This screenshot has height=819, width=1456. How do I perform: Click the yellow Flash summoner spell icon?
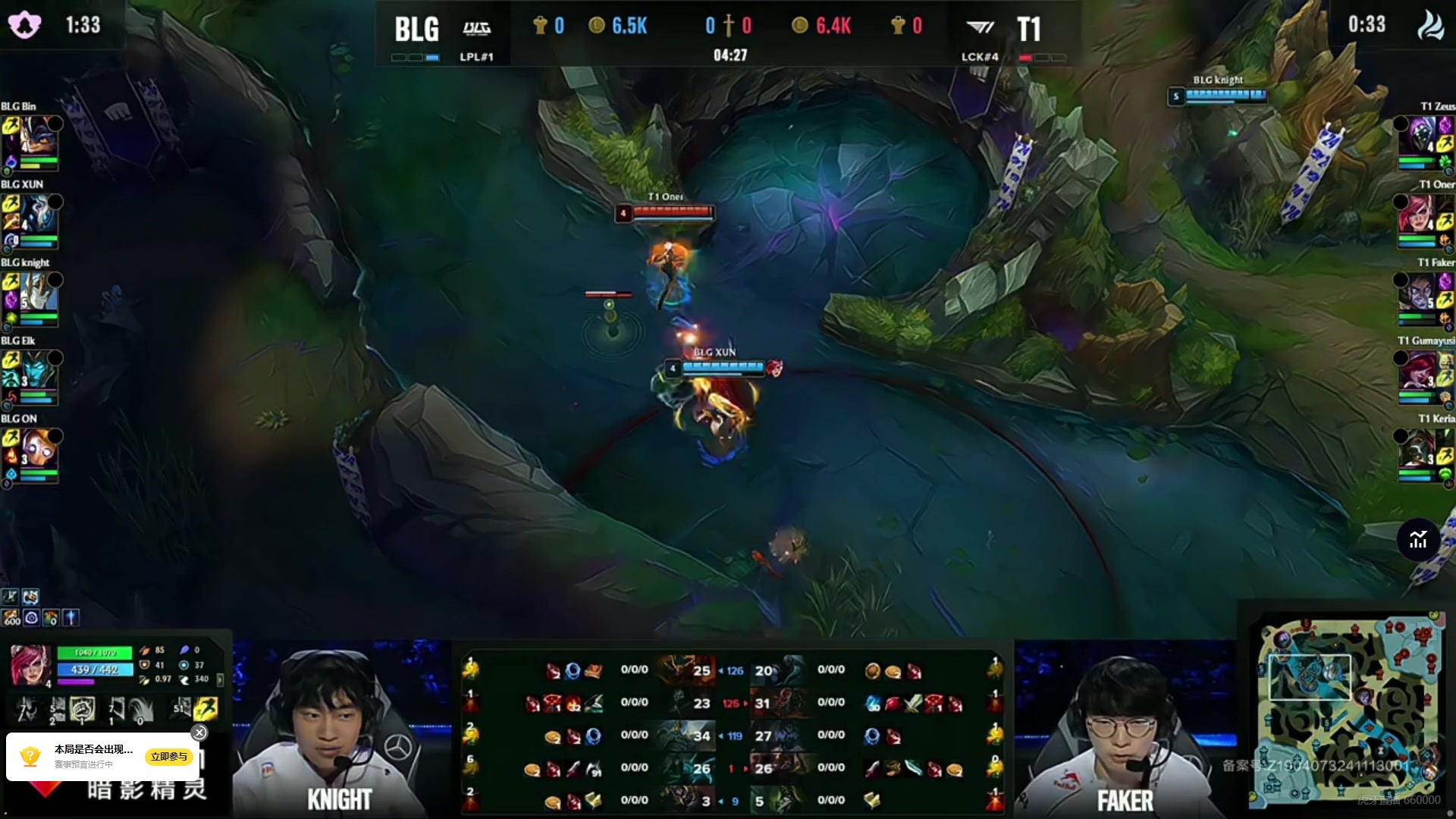(x=206, y=709)
